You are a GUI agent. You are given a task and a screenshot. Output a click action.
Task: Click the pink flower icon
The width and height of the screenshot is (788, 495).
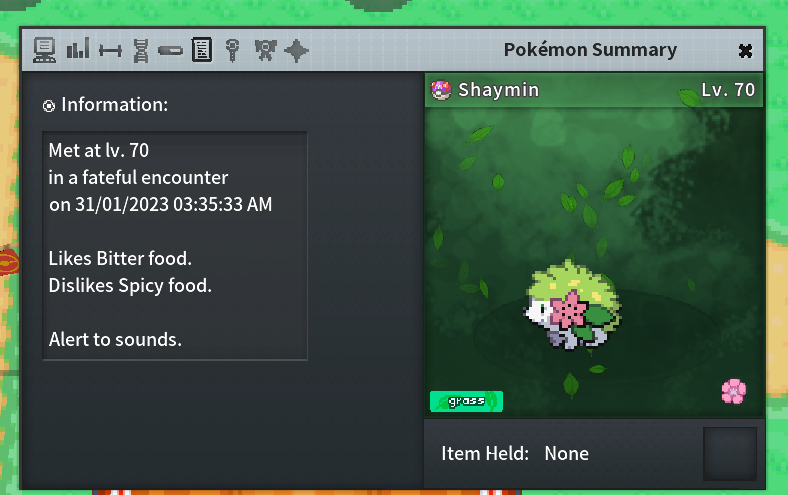tap(733, 391)
